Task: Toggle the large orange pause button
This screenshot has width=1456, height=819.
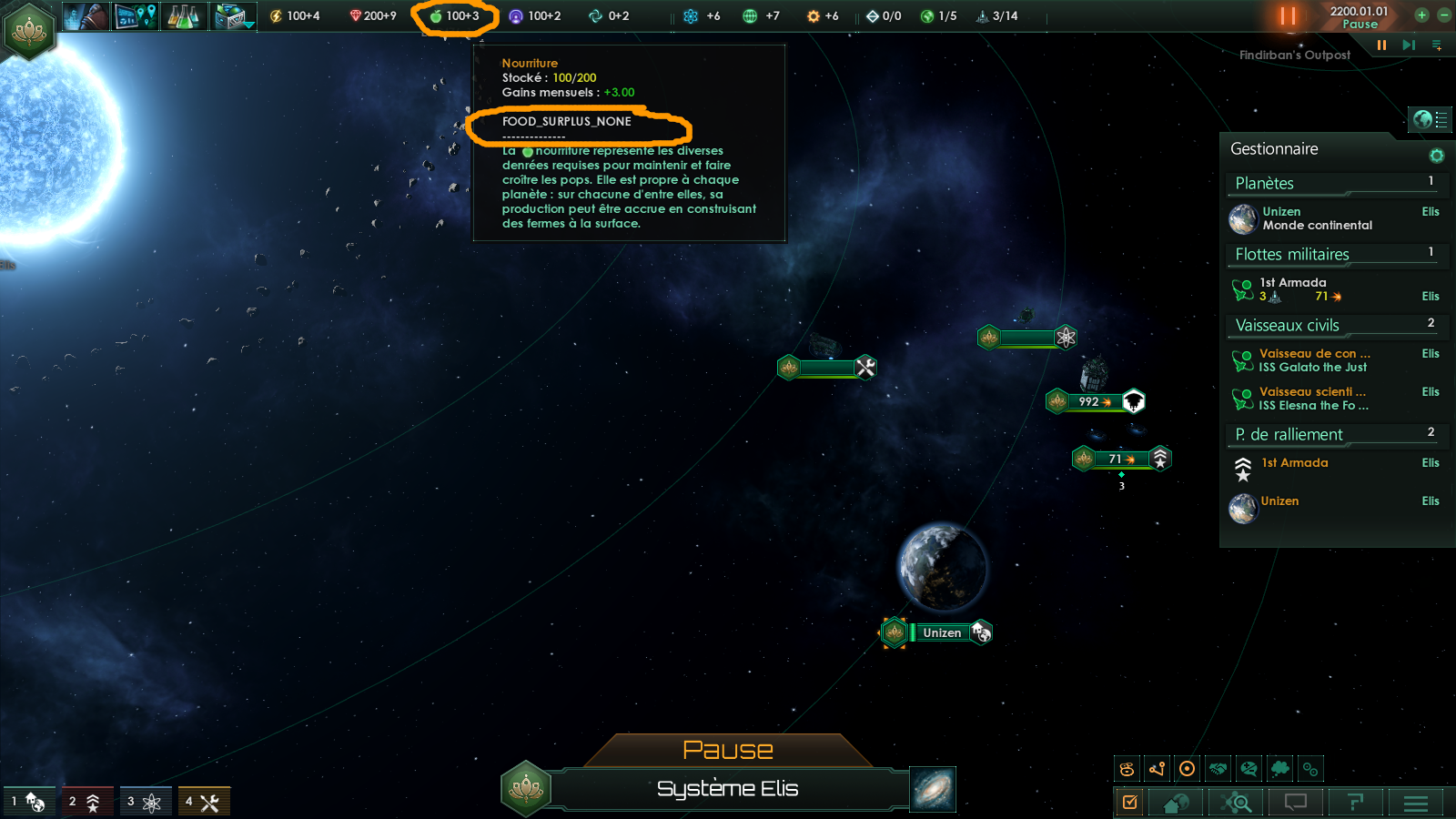Action: [x=1287, y=15]
